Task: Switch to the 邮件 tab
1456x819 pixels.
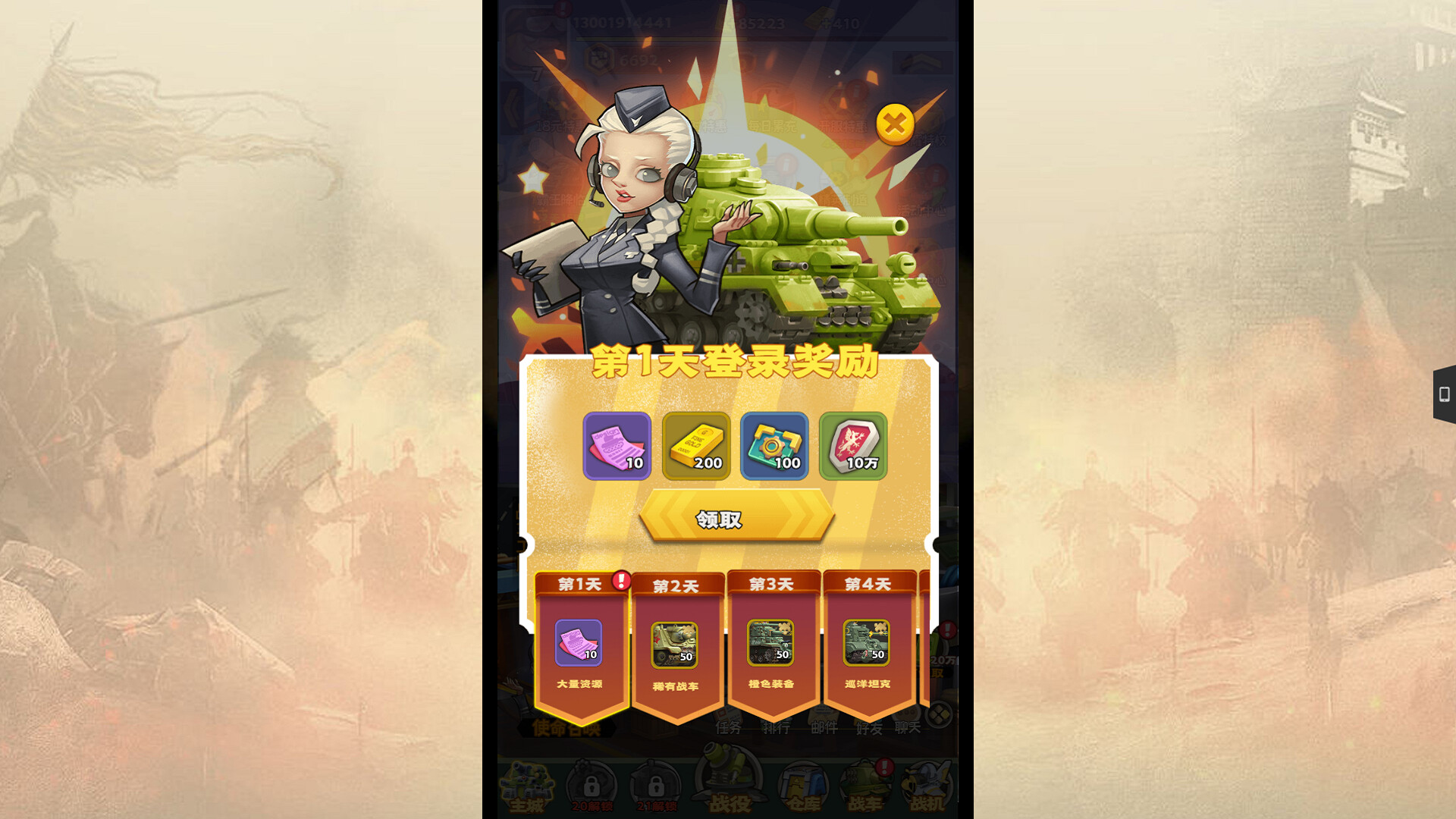Action: [x=824, y=728]
